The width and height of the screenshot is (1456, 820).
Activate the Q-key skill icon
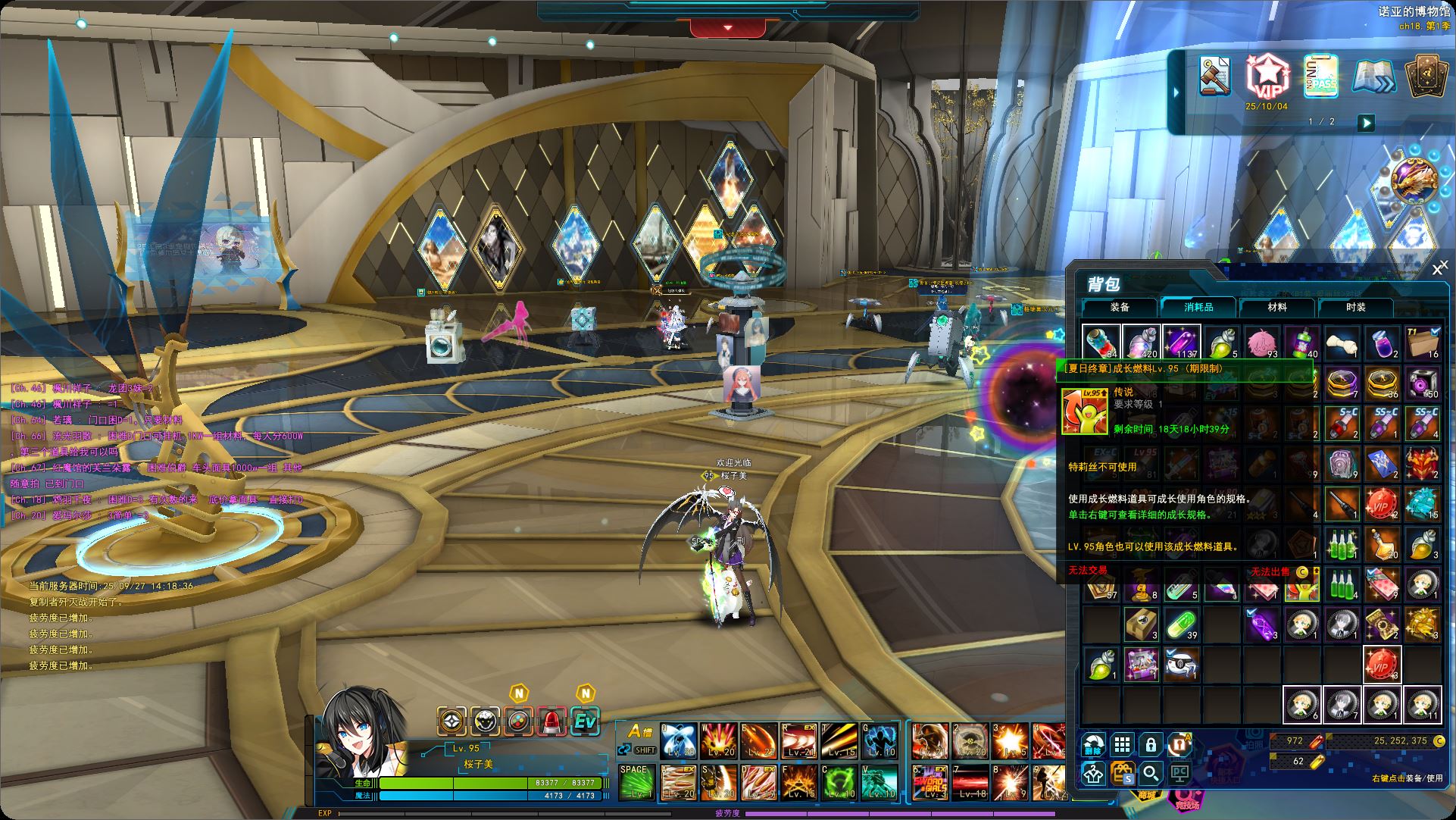[x=678, y=741]
